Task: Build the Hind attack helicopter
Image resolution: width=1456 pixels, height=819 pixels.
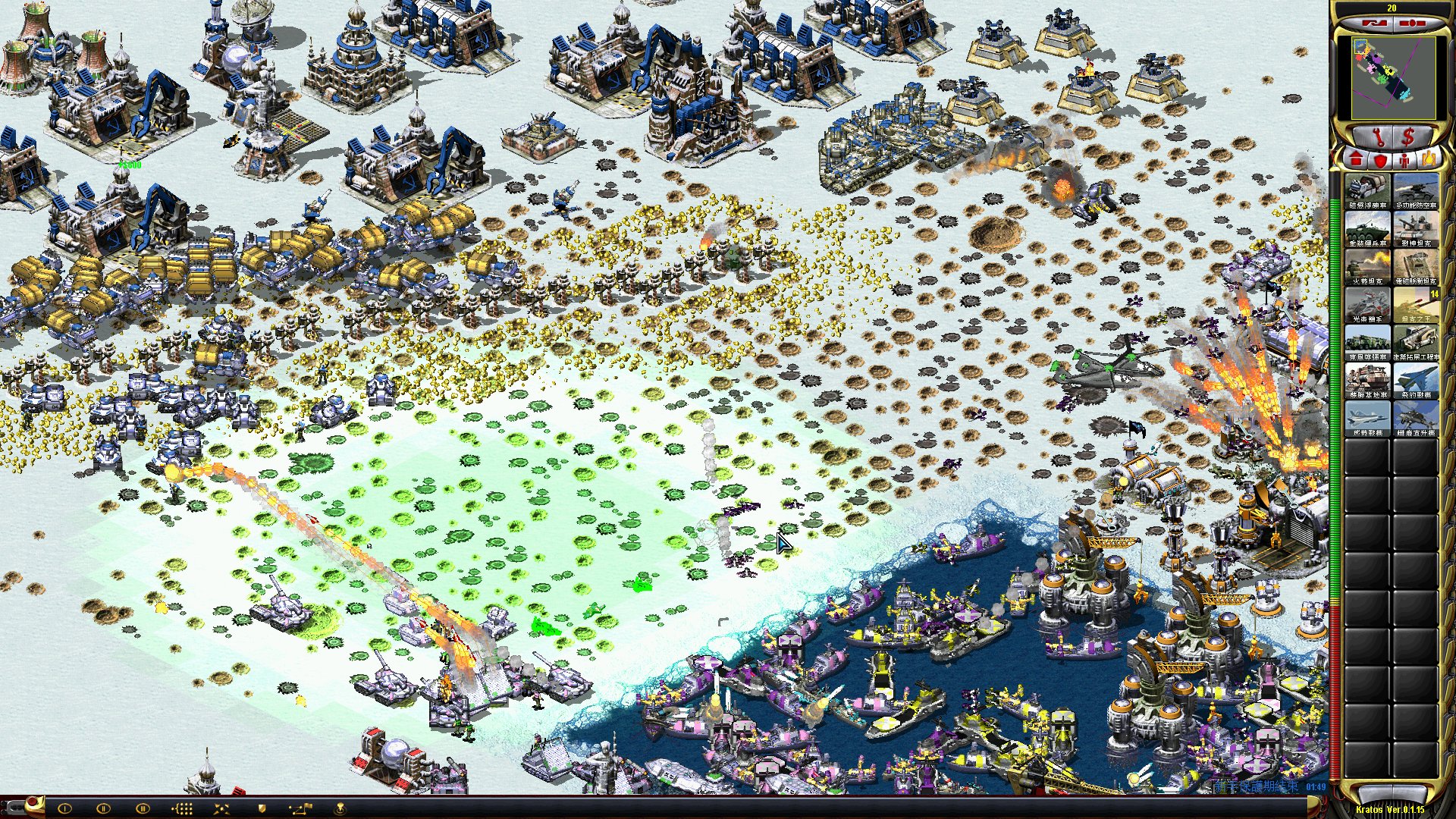Action: click(1415, 418)
